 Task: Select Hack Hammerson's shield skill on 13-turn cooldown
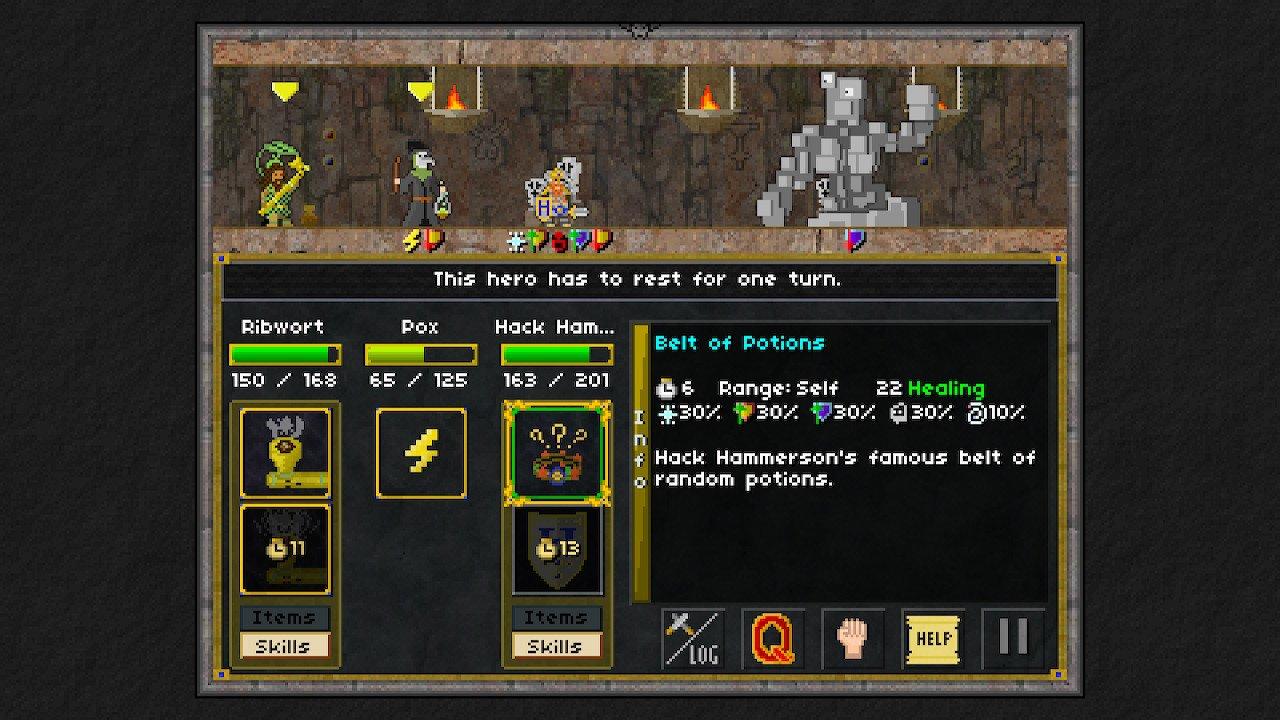click(557, 548)
